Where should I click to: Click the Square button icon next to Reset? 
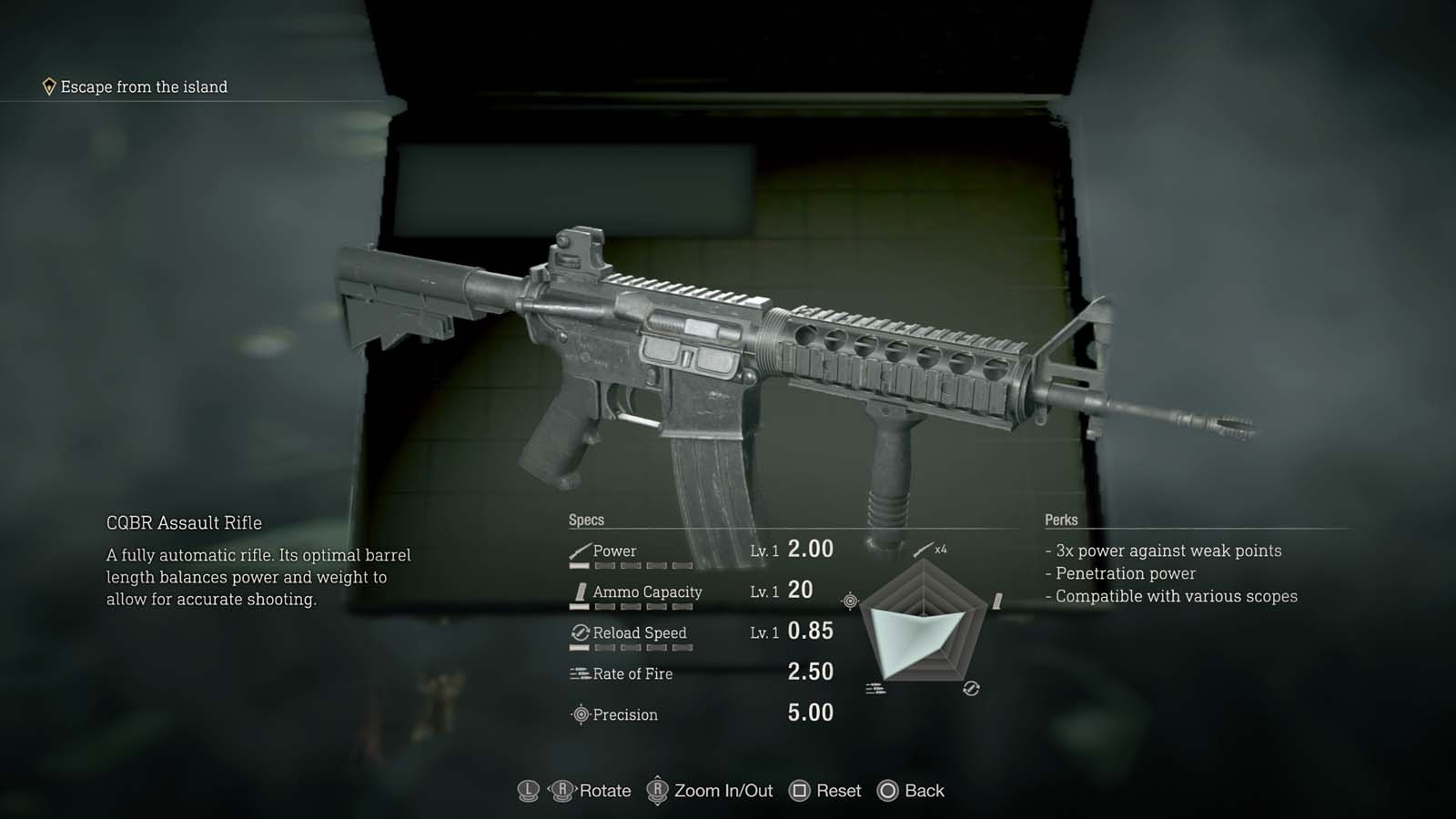pos(801,791)
